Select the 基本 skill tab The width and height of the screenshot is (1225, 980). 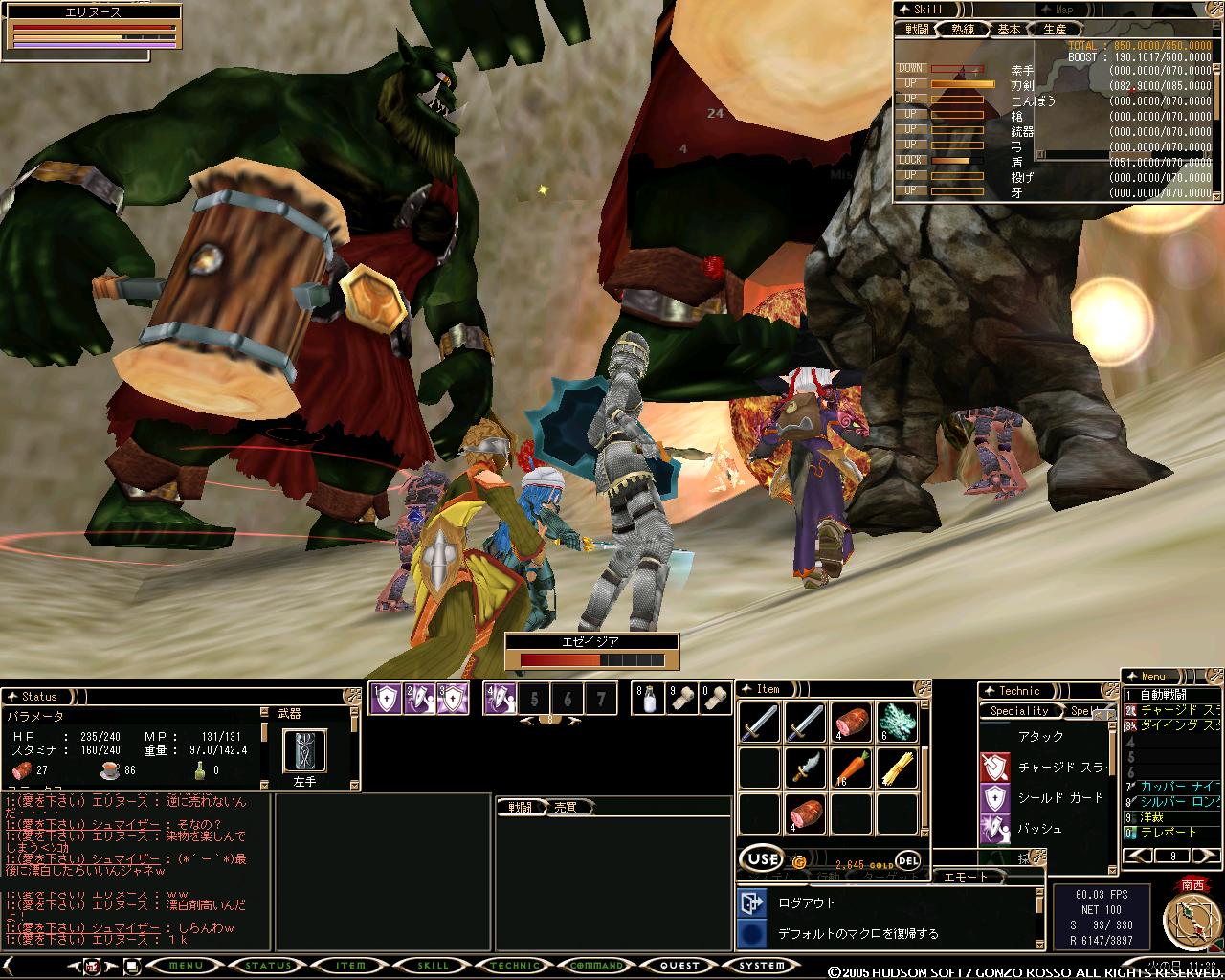coord(1009,30)
